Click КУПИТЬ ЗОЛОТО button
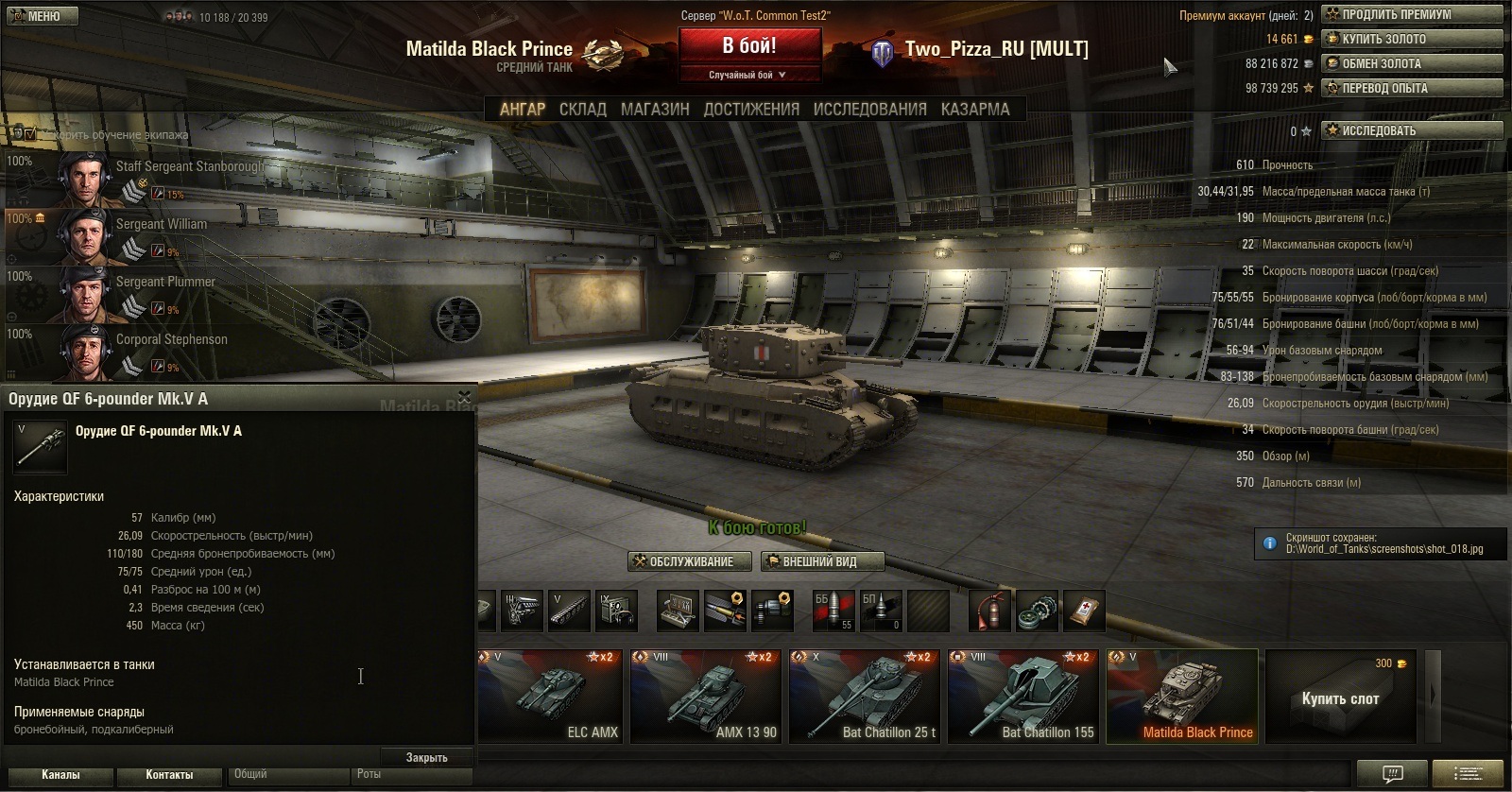 pyautogui.click(x=1412, y=39)
